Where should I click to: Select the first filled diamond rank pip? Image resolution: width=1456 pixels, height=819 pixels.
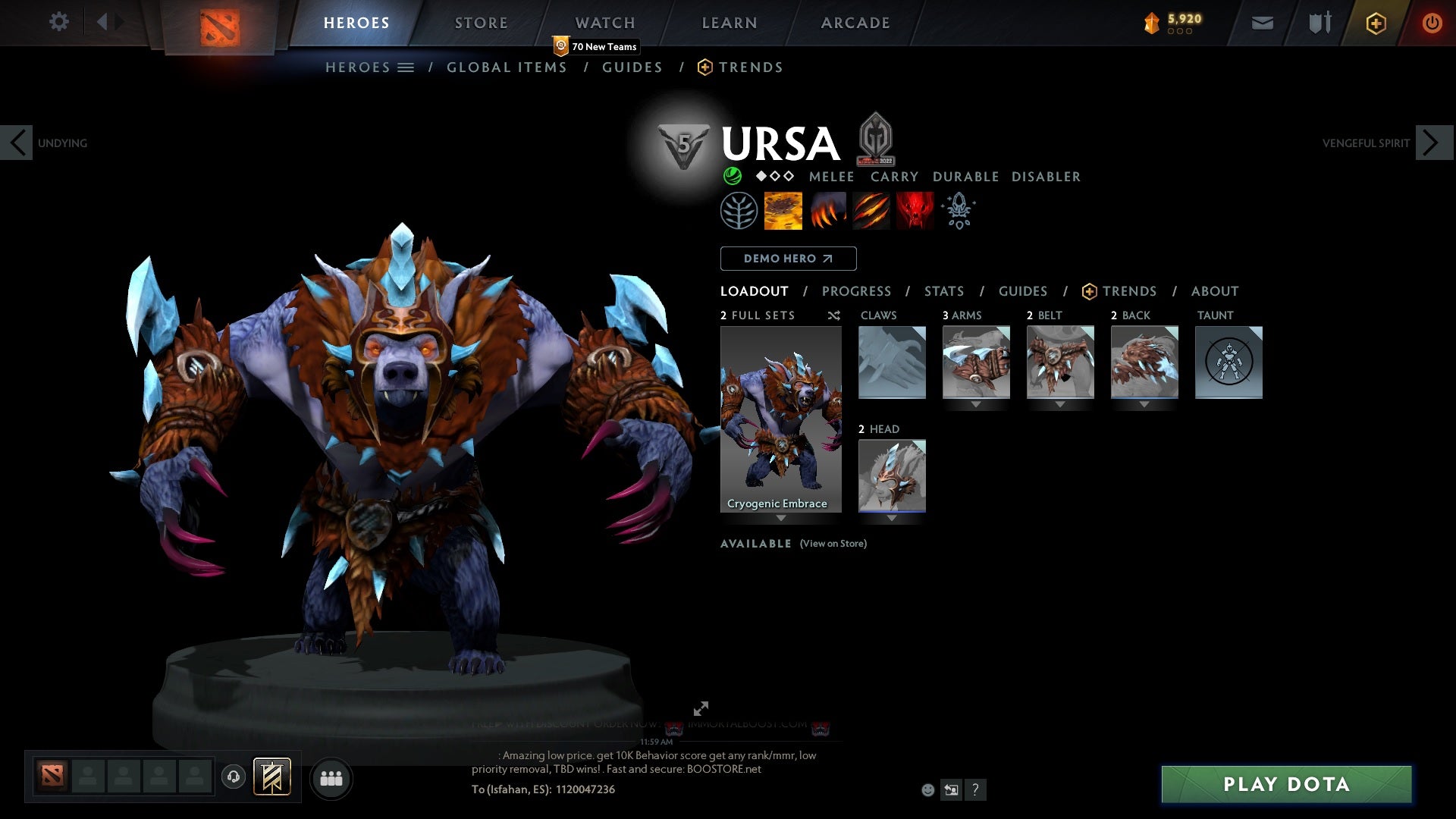[761, 176]
